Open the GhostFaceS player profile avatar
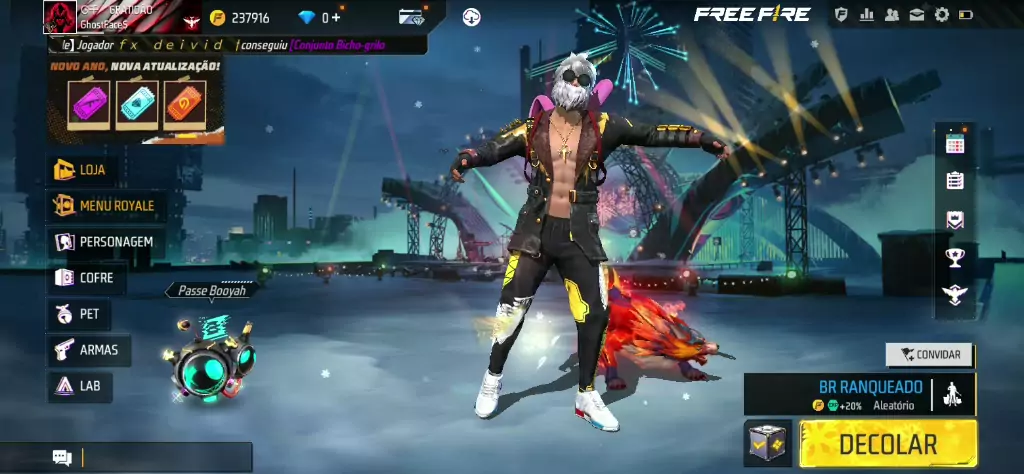1024x474 pixels. (61, 17)
